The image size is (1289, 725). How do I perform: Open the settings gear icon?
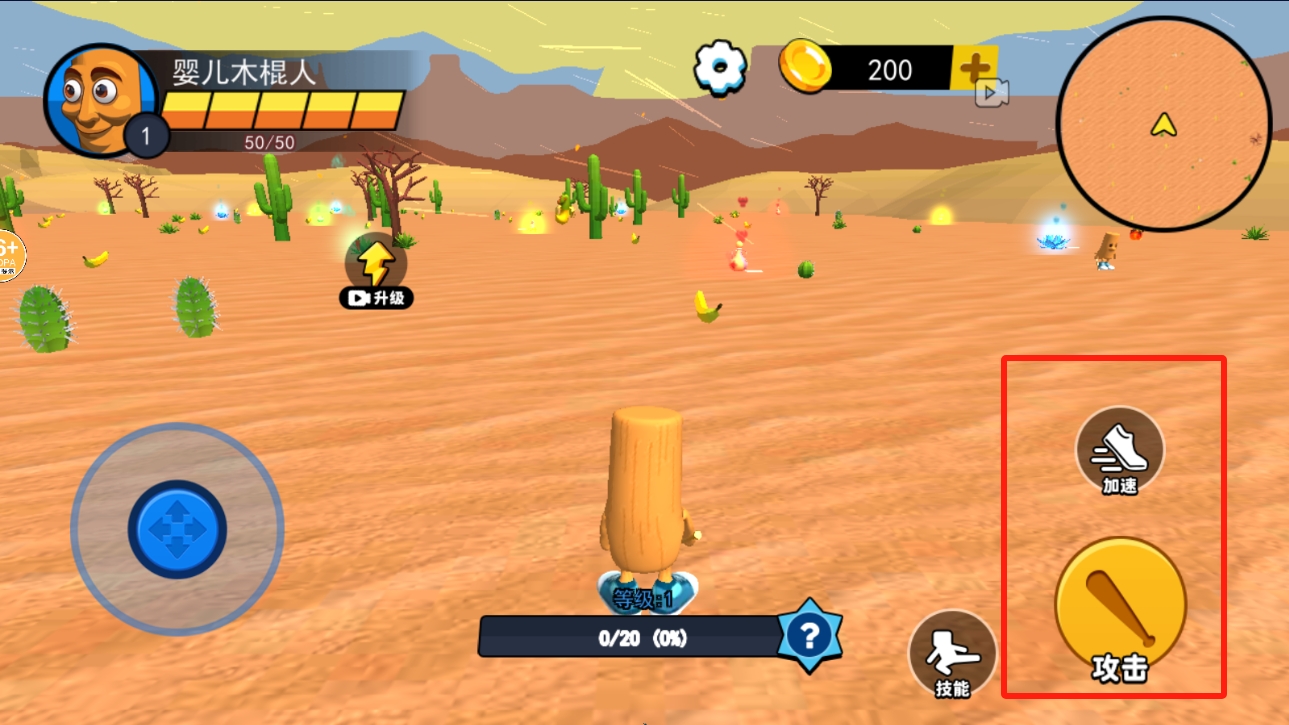tap(720, 68)
